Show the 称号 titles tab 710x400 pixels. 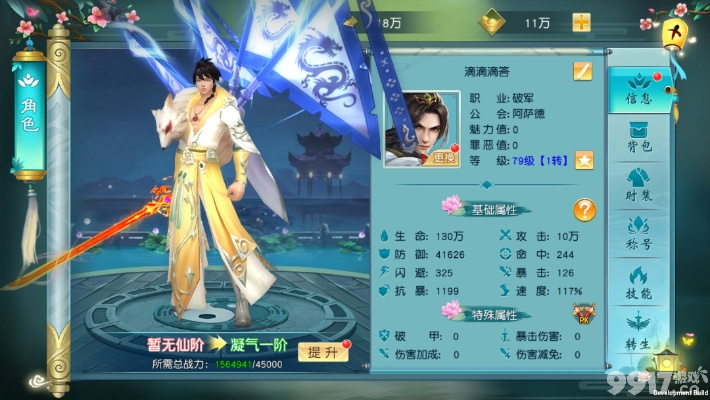(x=638, y=233)
